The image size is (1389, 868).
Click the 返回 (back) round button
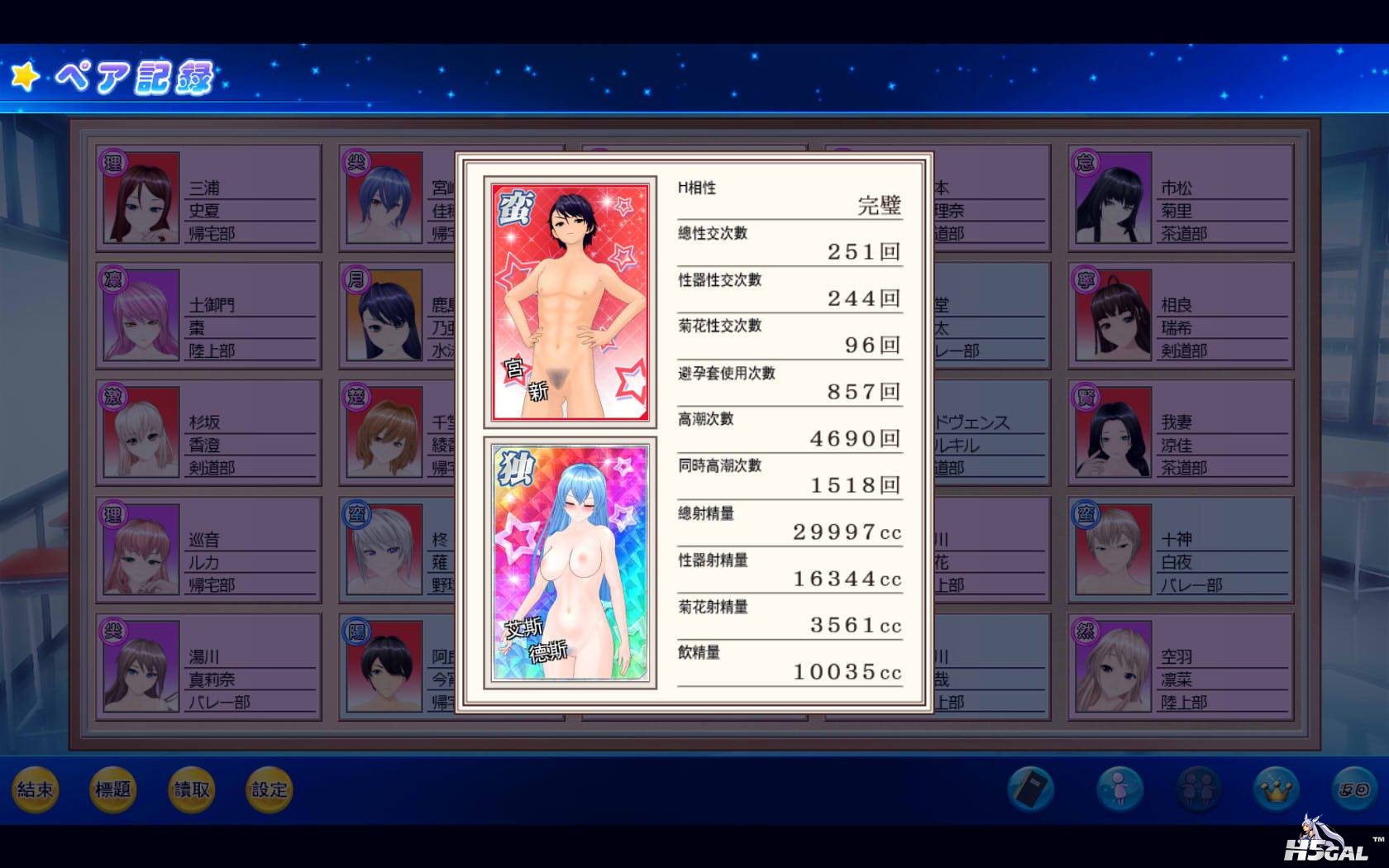point(1354,789)
